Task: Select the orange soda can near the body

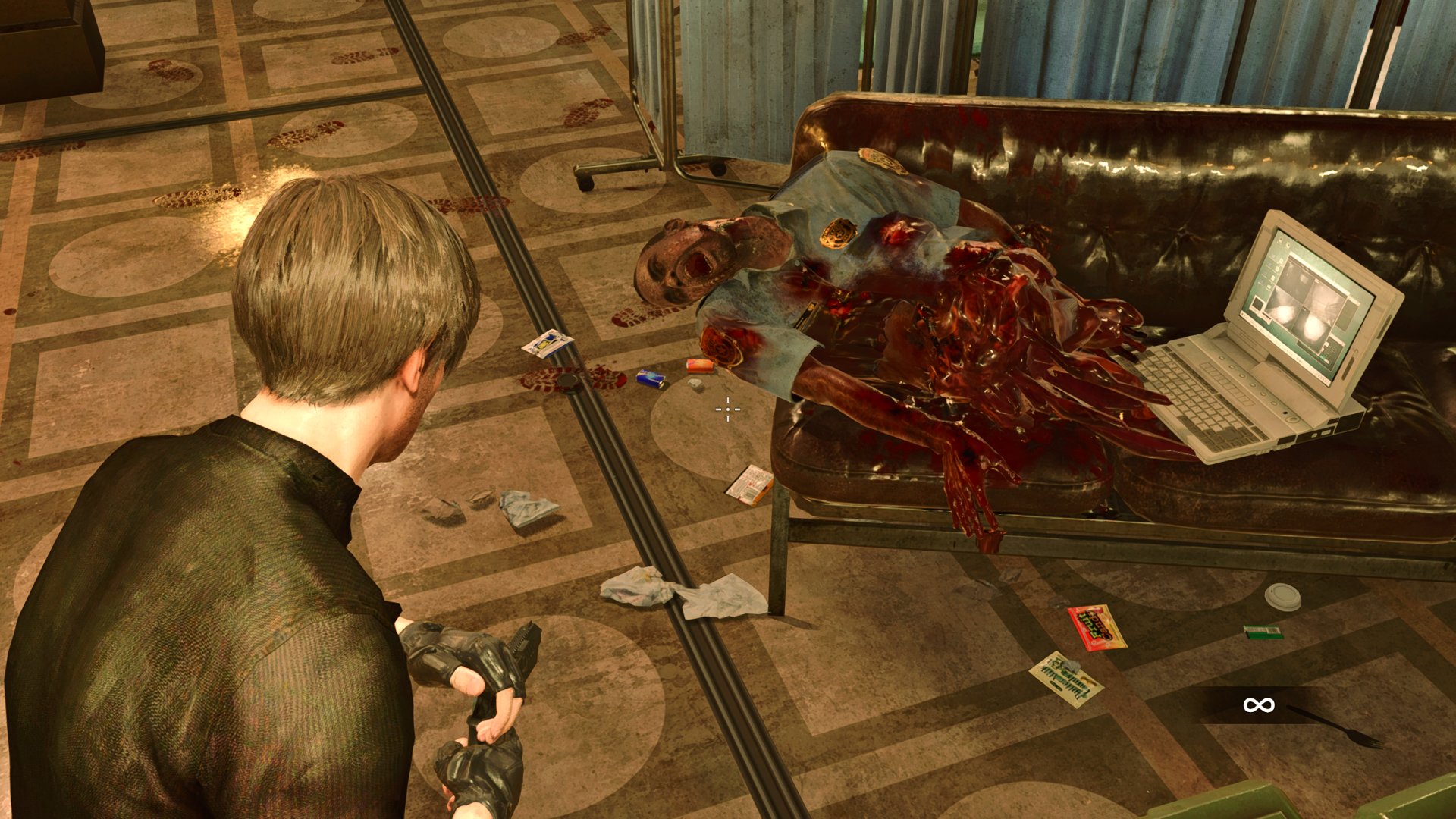Action: click(700, 366)
